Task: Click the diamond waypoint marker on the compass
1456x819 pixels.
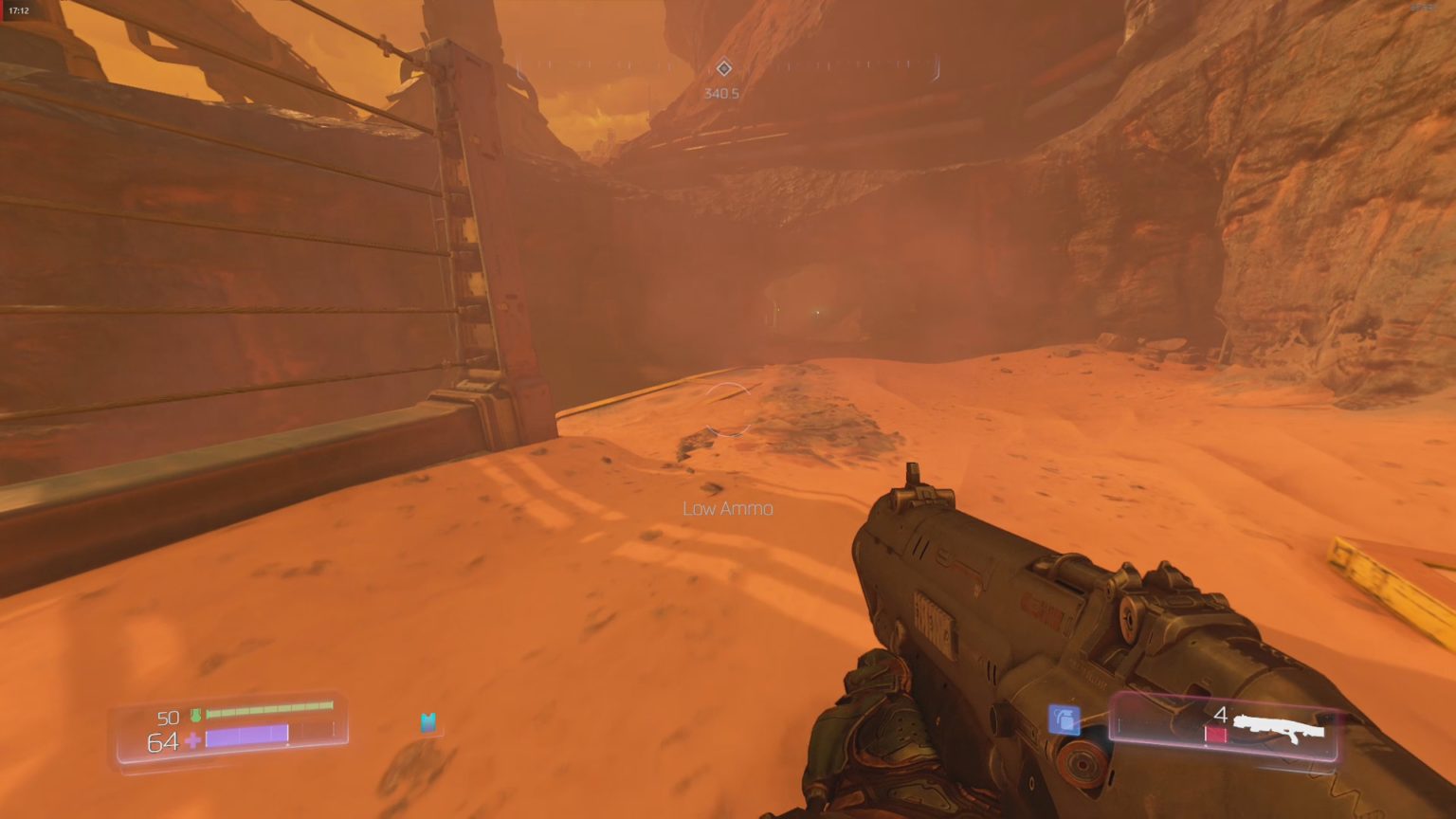Action: [725, 67]
